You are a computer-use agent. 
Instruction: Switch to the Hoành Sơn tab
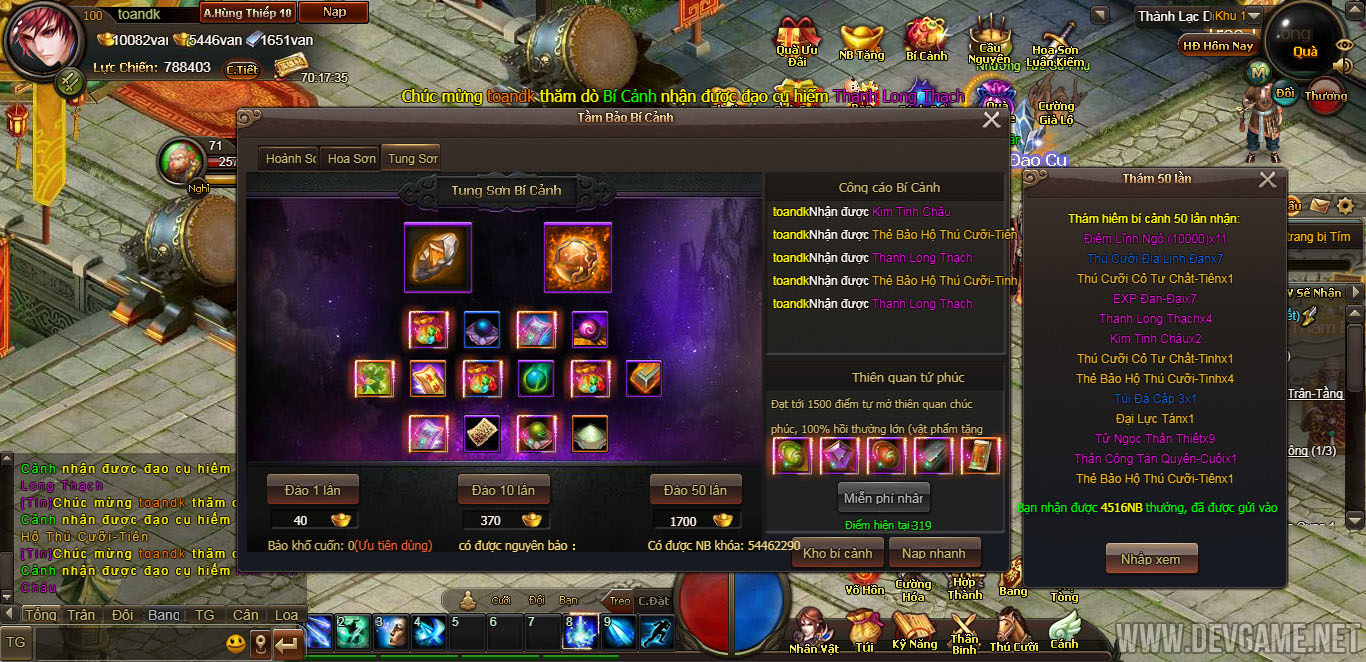coord(290,158)
